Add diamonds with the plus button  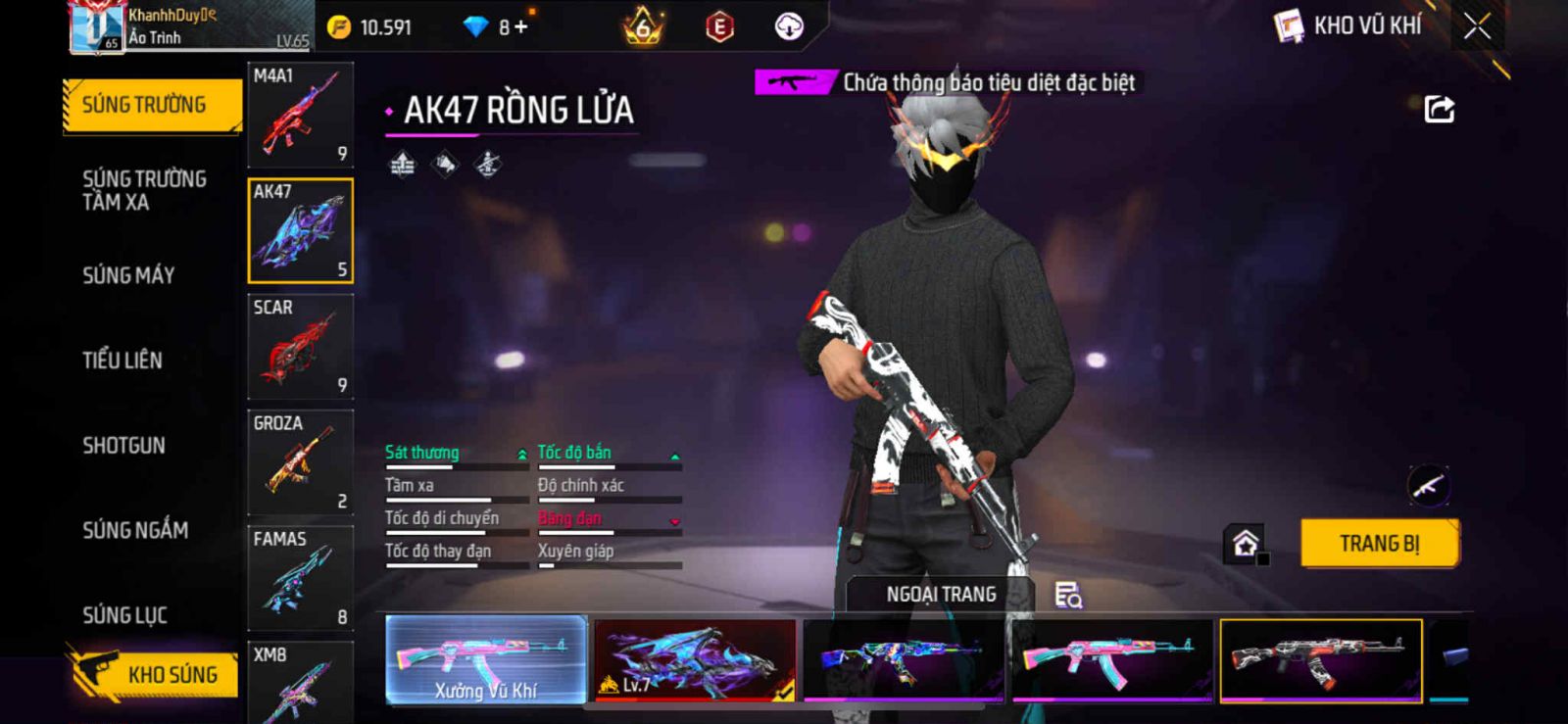[520, 27]
